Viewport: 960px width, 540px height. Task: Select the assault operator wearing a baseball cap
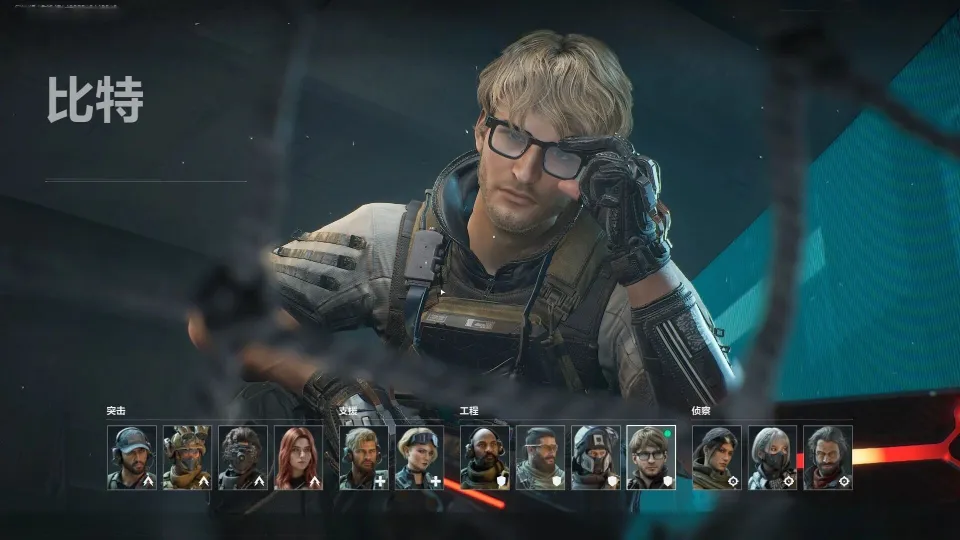click(132, 458)
